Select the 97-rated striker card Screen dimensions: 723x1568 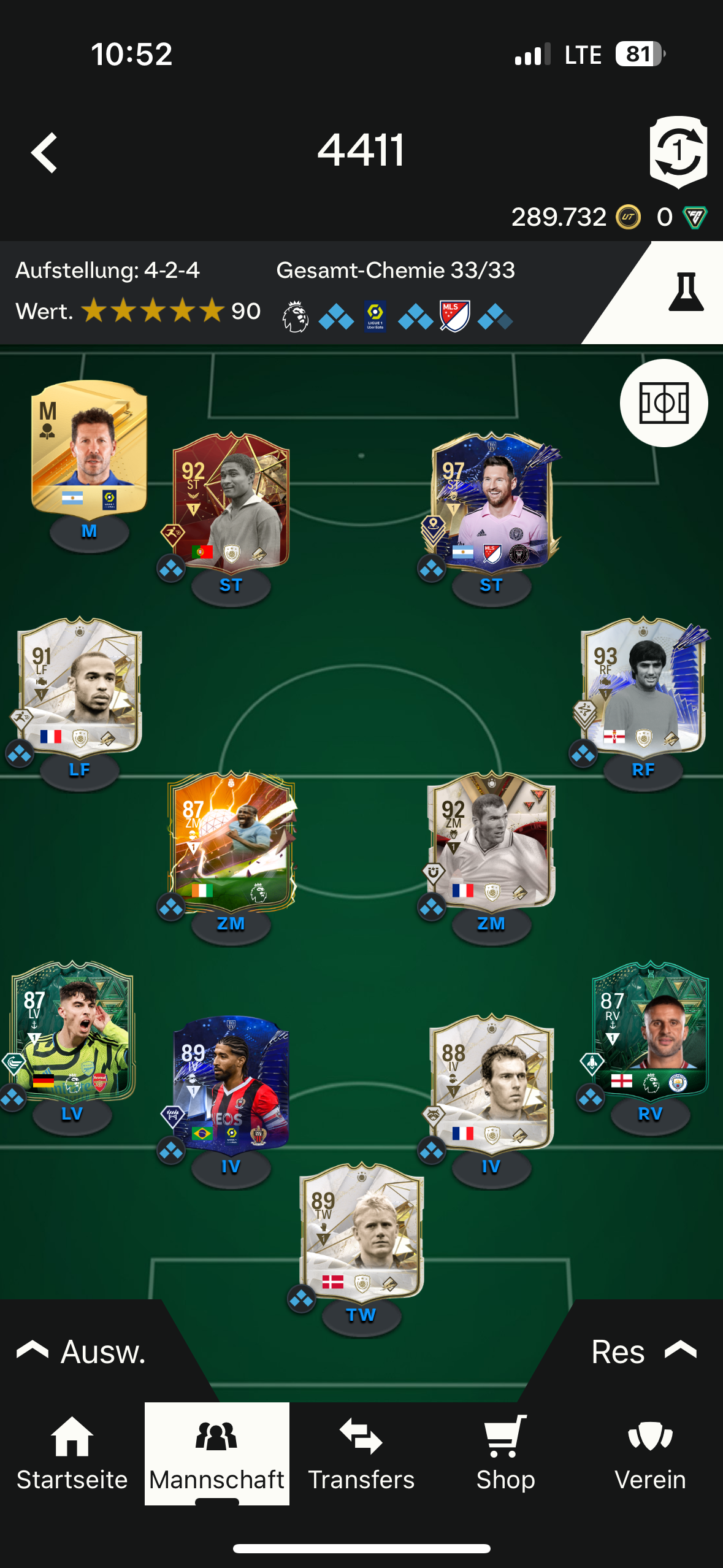click(491, 501)
